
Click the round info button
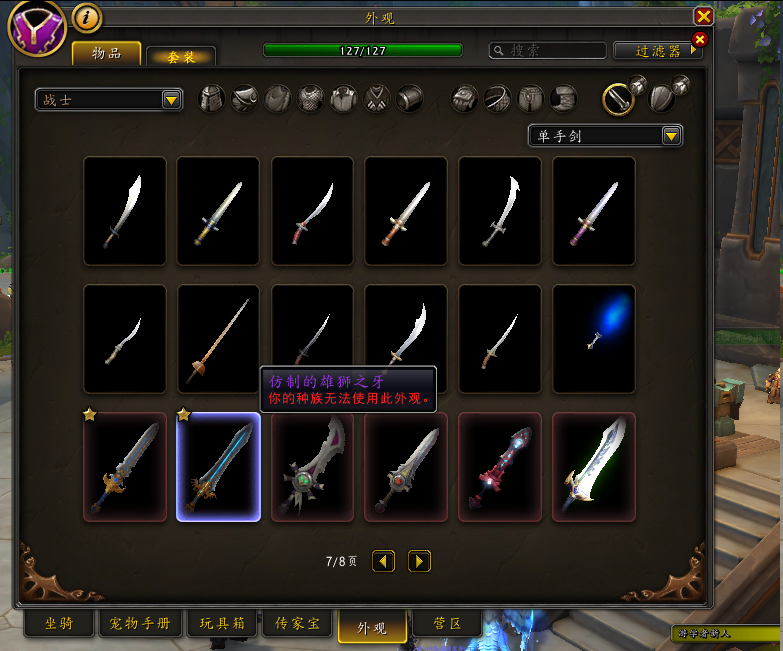87,17
